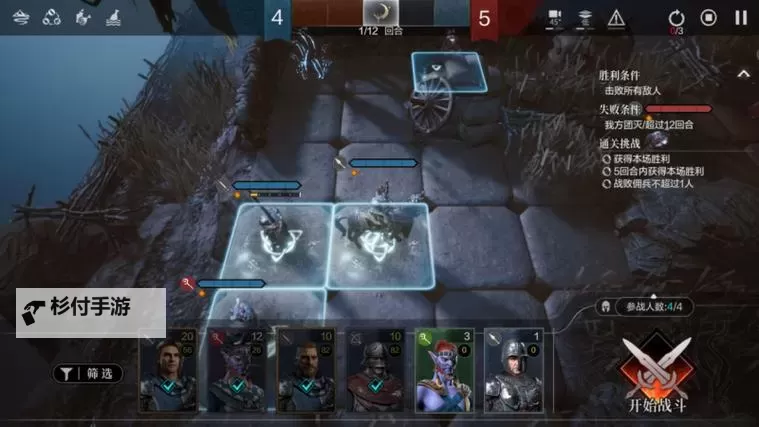The image size is (759, 427).
Task: Click the circular undo arrow icon
Action: pyautogui.click(x=676, y=17)
